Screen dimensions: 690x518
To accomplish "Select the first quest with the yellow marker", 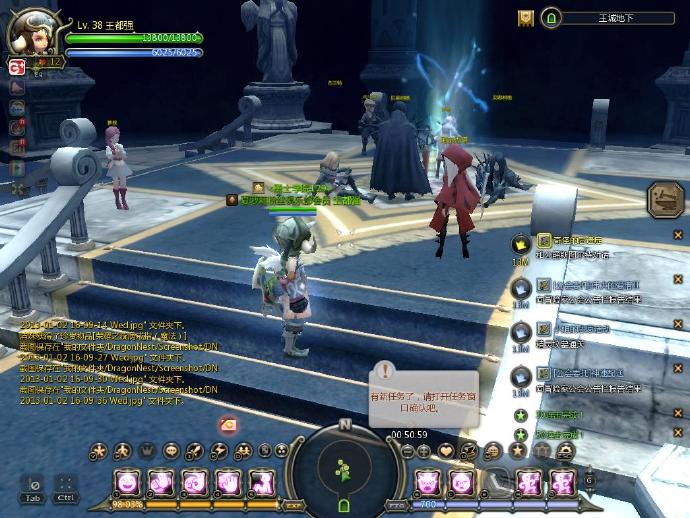I will (521, 243).
